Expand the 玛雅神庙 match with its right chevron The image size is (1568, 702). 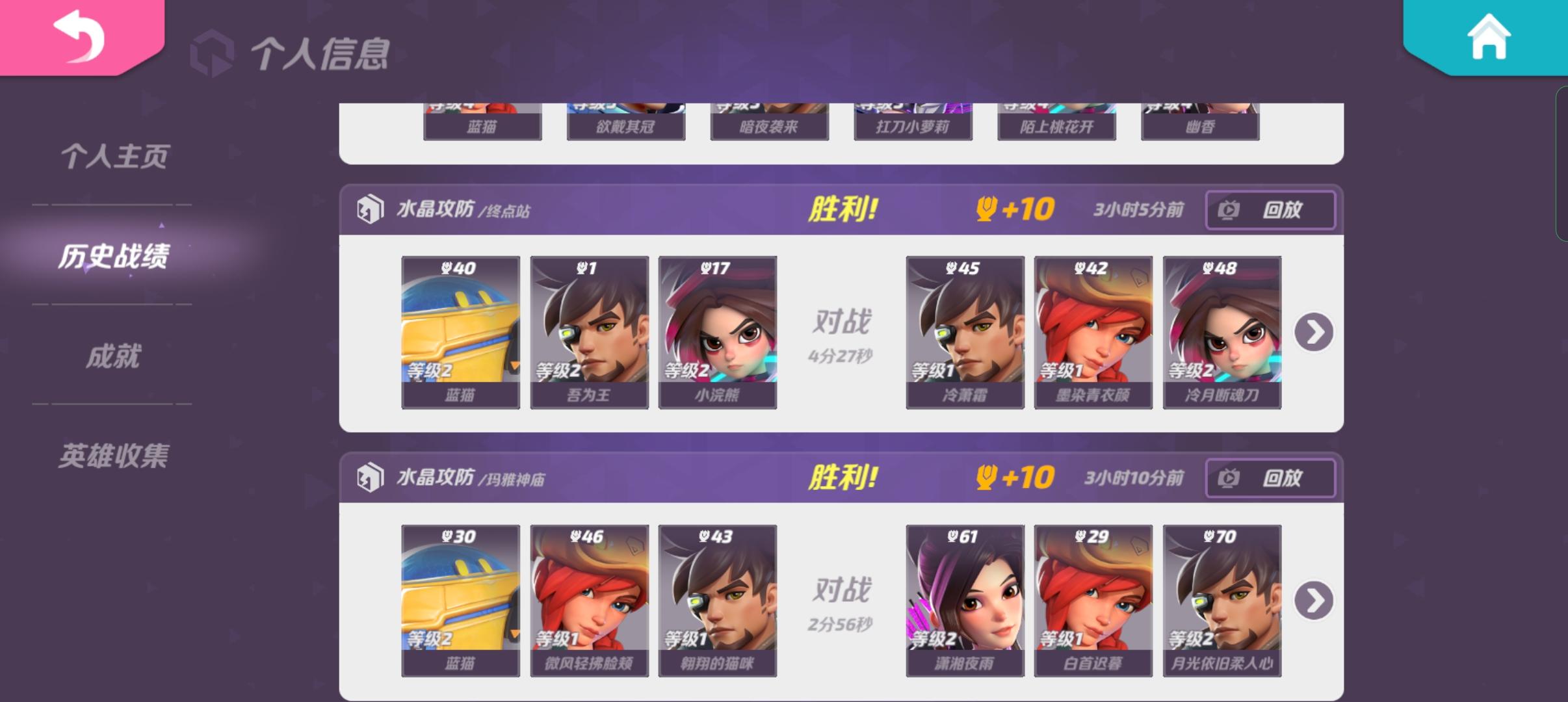[1315, 601]
